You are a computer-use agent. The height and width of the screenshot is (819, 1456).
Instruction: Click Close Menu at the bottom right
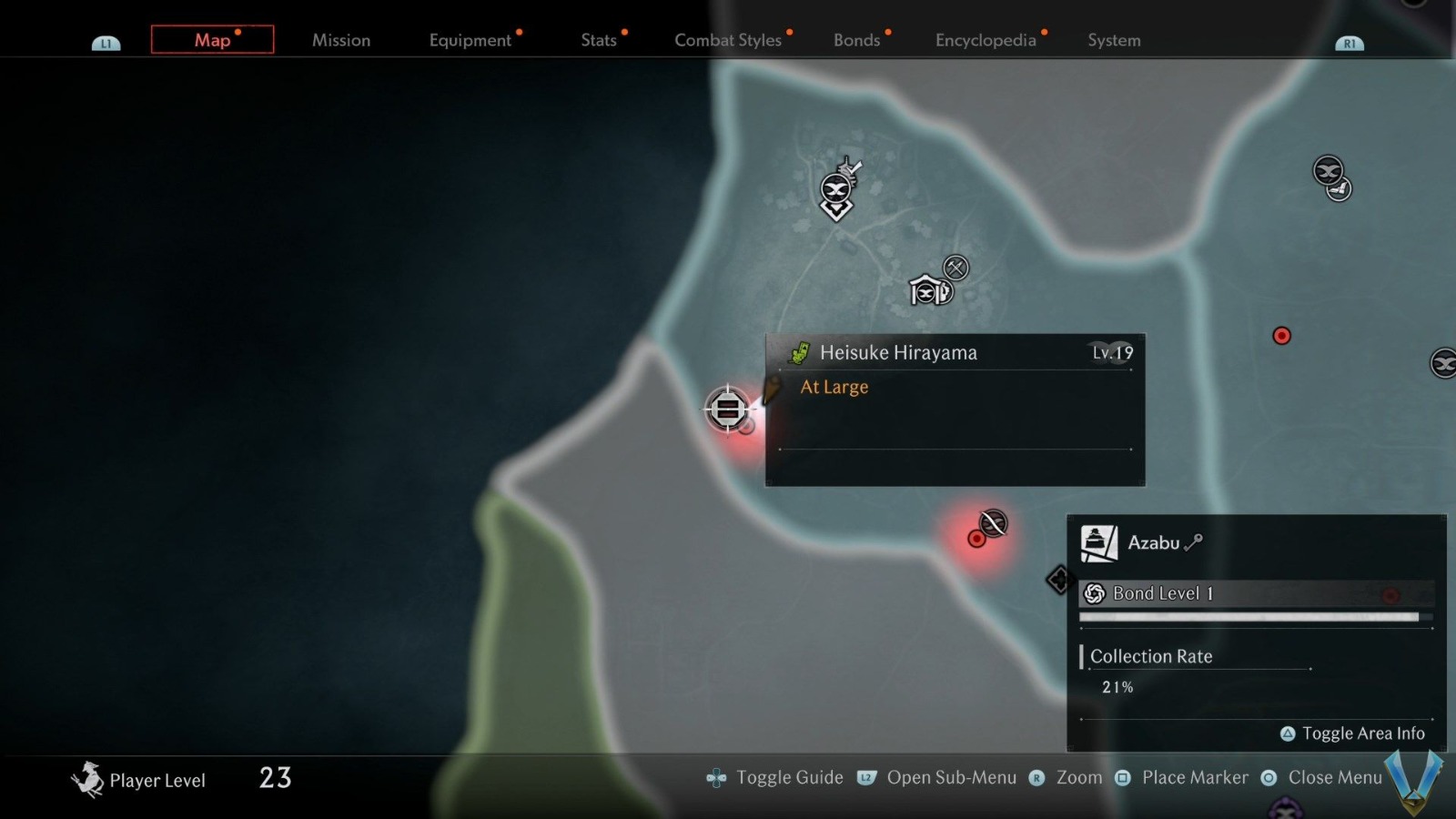1334,778
